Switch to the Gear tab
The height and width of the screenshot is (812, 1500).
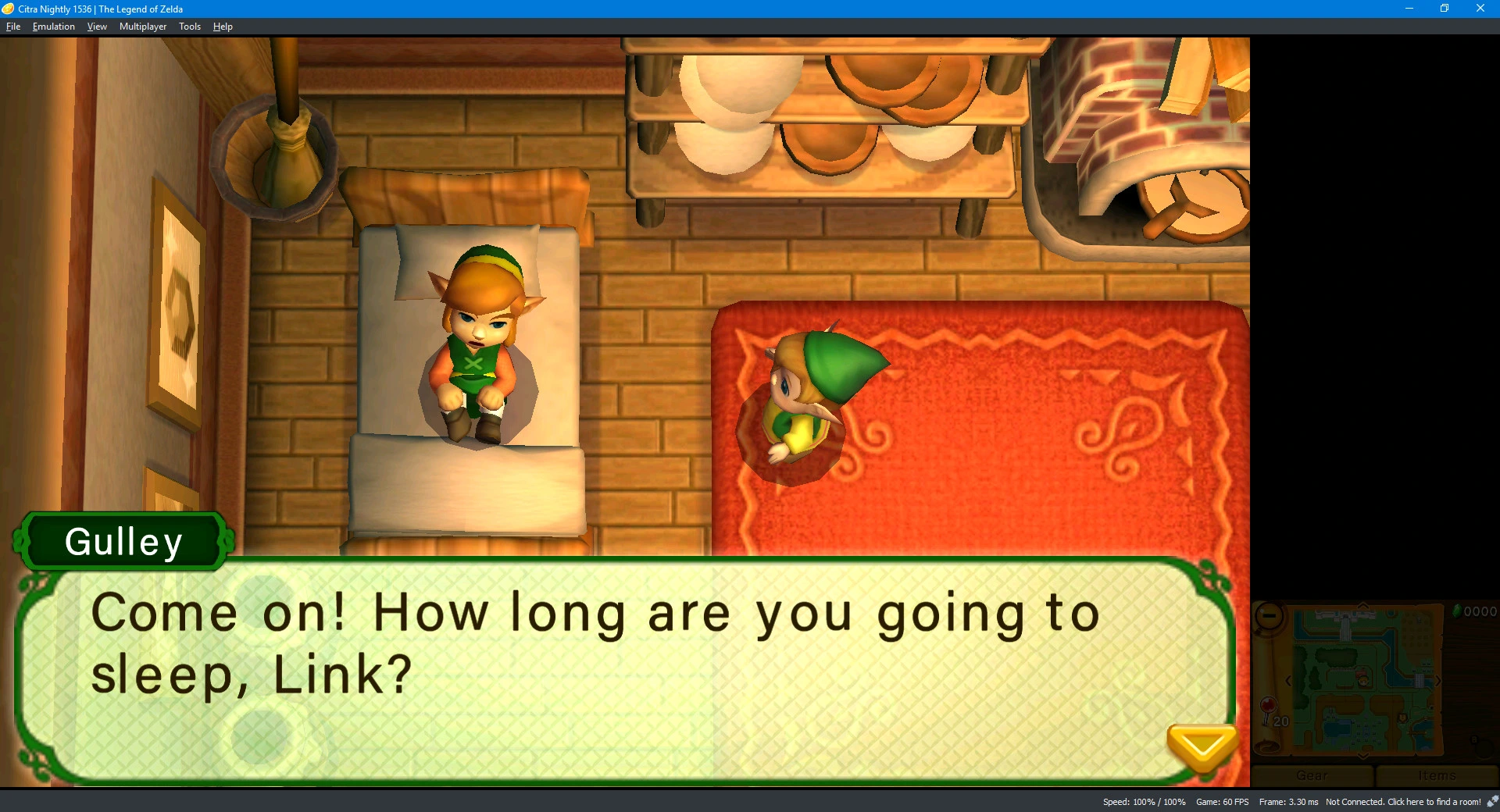pos(1312,775)
